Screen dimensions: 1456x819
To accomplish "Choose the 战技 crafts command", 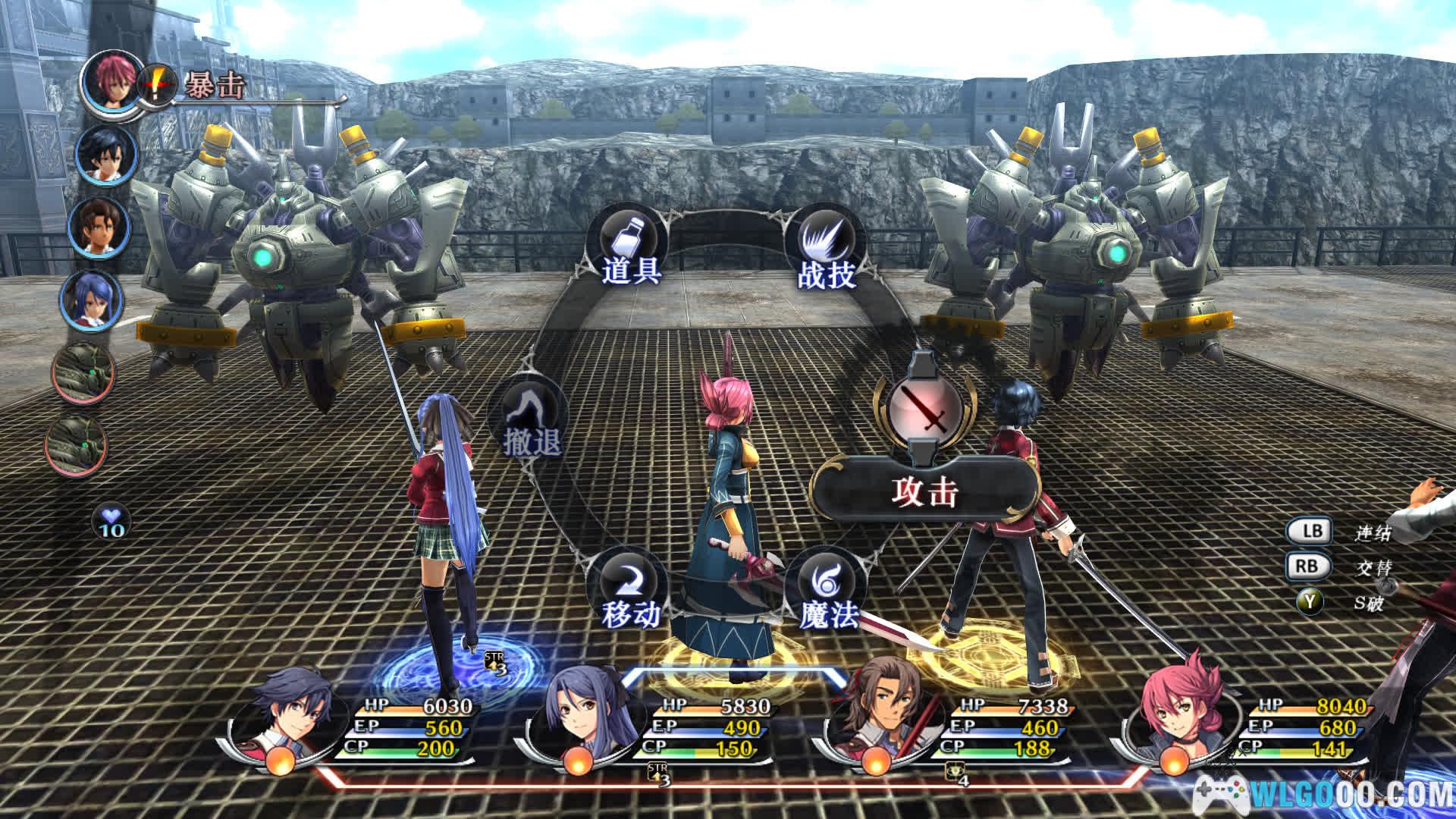I will [827, 250].
